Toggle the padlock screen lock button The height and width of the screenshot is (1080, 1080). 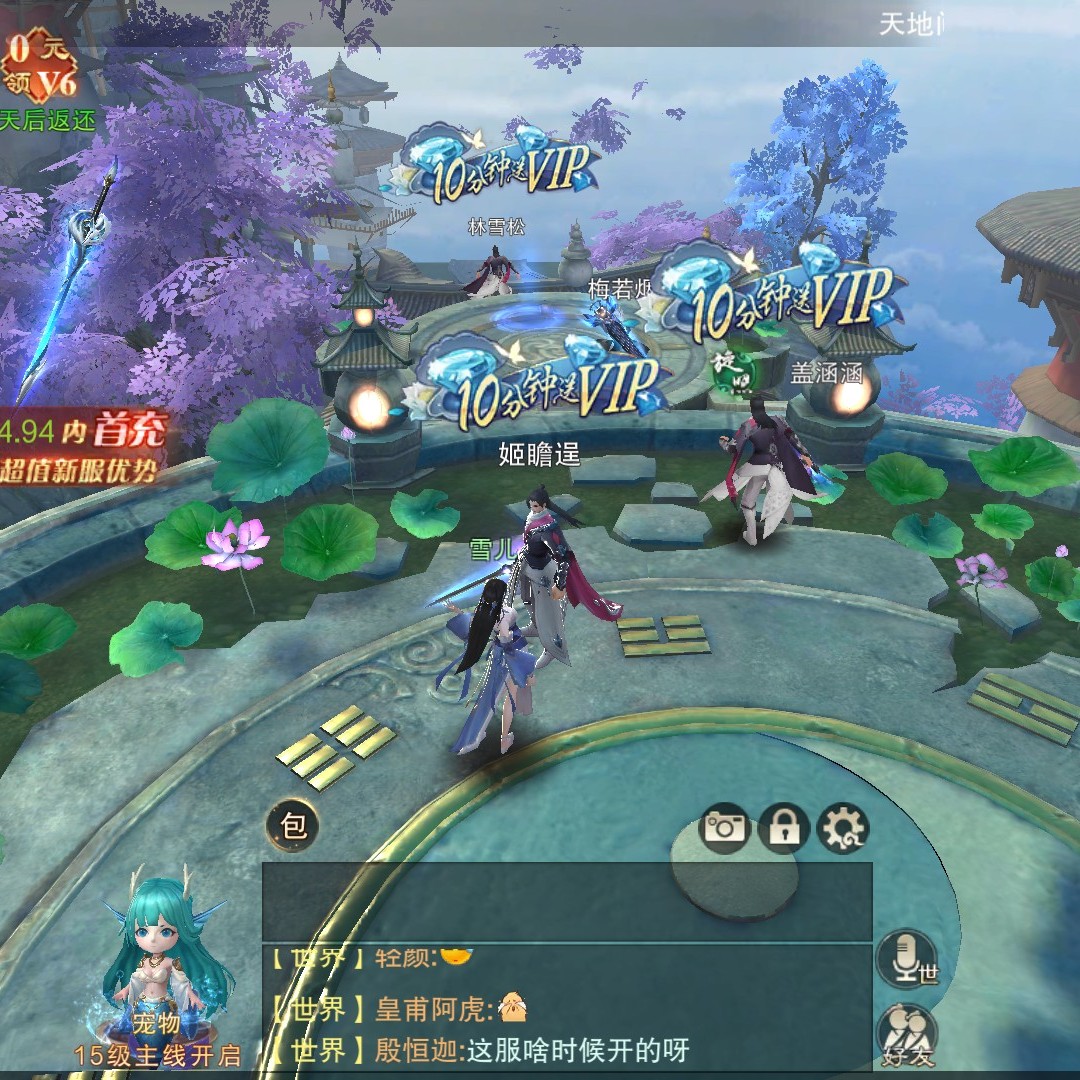(783, 827)
